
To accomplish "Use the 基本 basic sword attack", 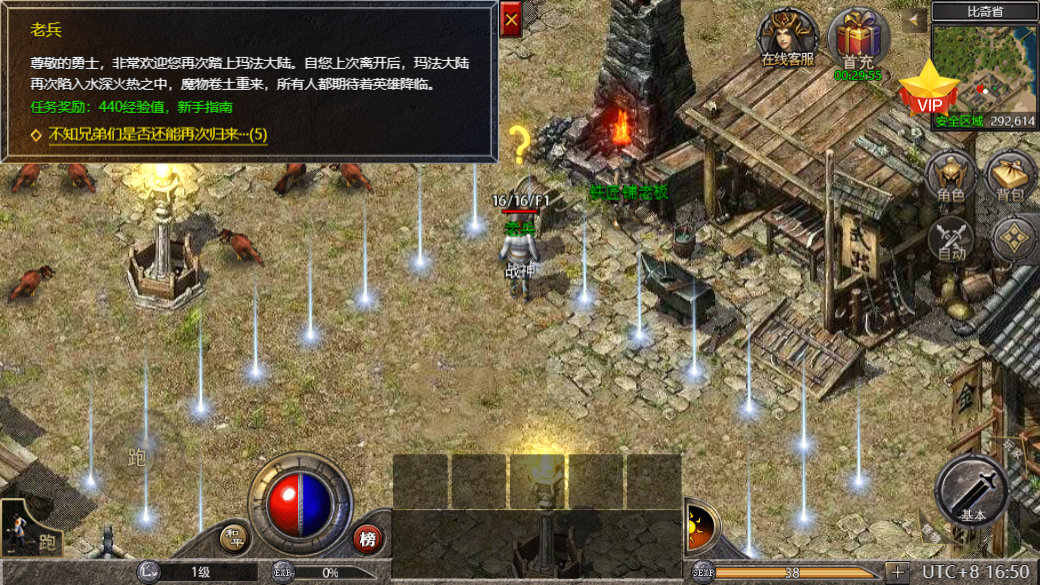I will pos(972,490).
